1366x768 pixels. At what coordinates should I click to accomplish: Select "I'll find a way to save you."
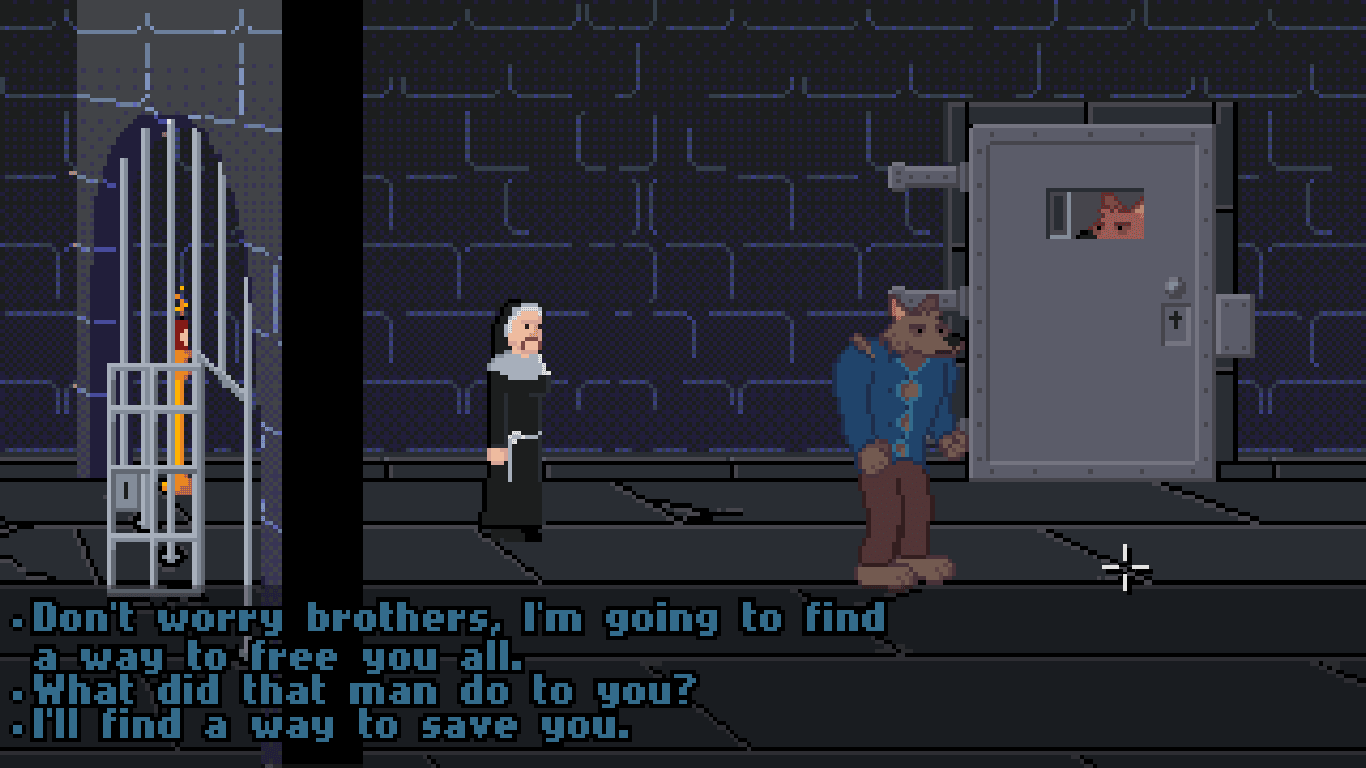click(332, 726)
